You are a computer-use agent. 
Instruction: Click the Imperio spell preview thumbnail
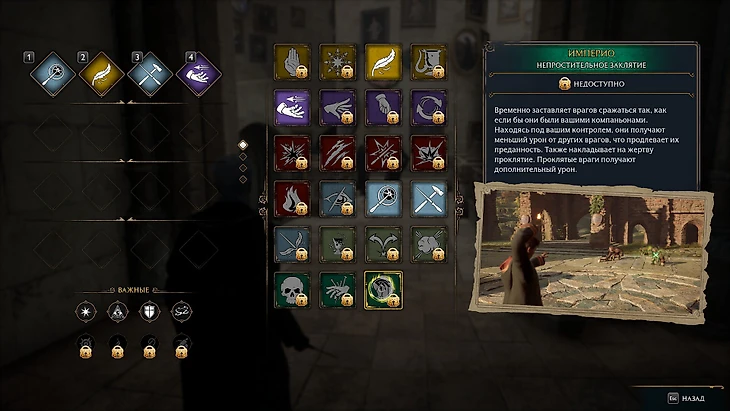point(553,245)
